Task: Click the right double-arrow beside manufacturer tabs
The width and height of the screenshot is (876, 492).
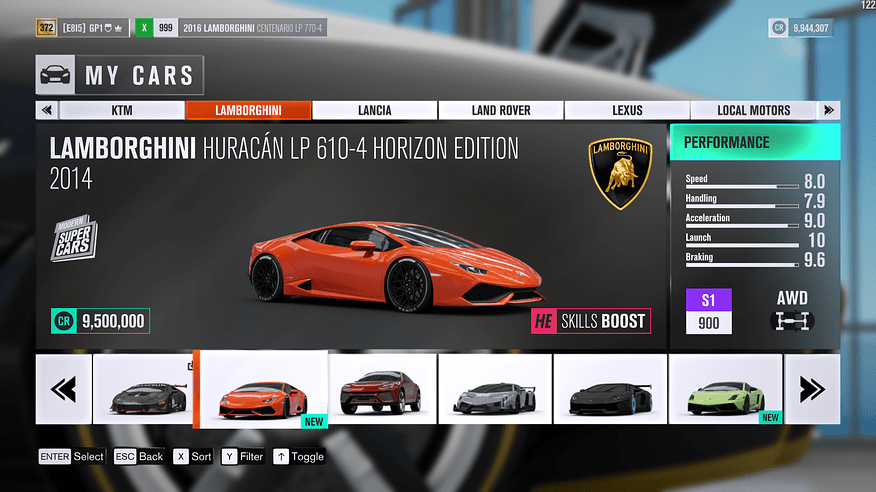Action: [x=829, y=110]
